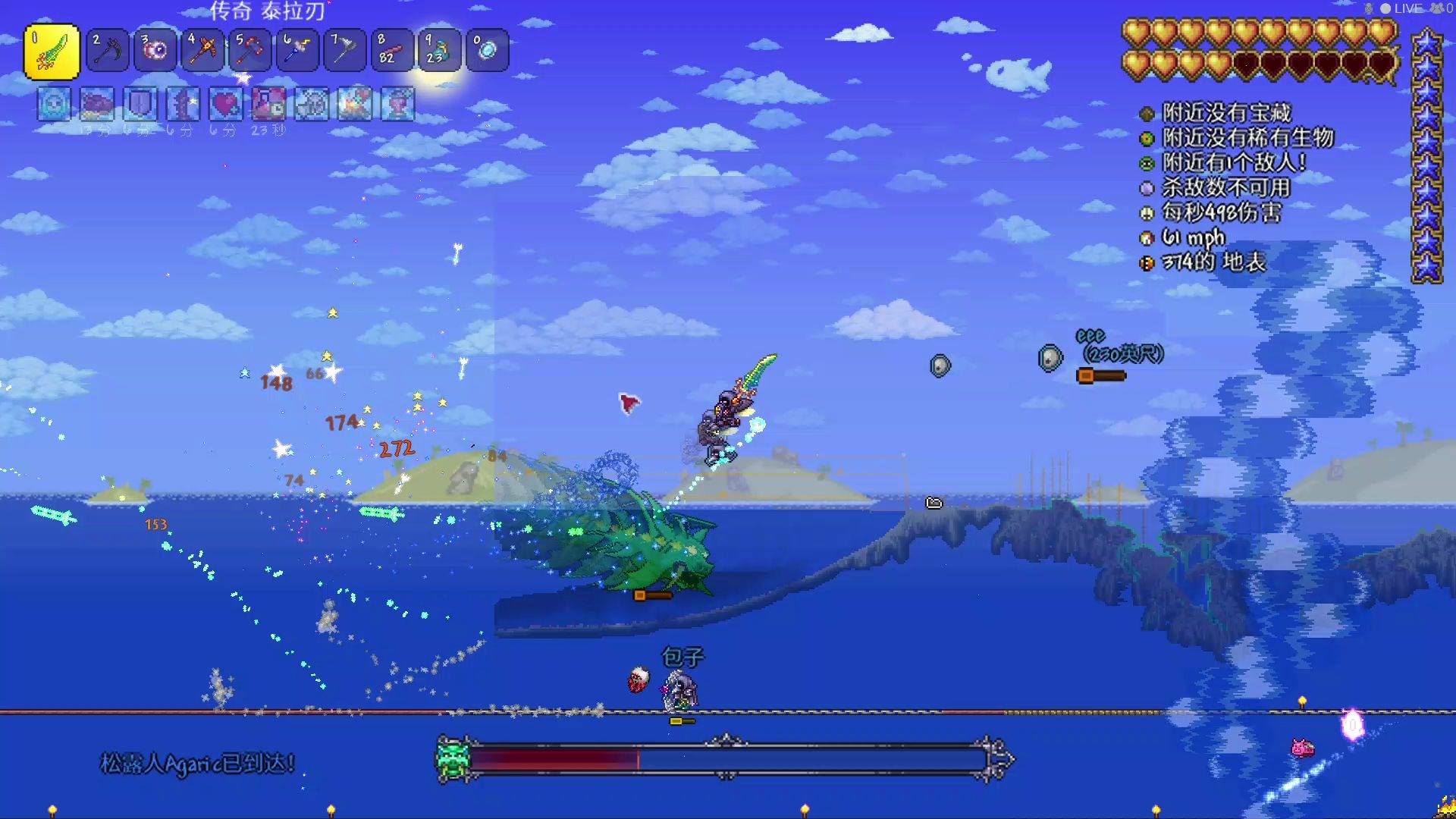The height and width of the screenshot is (819, 1456).
Task: Select the potion stack of 23
Action: [439, 51]
